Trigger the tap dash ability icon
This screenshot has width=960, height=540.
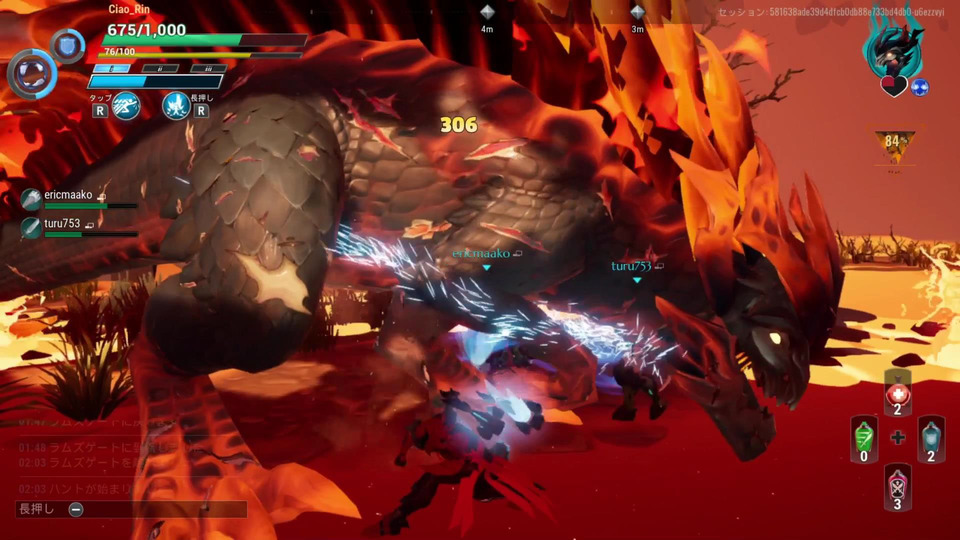tap(126, 103)
